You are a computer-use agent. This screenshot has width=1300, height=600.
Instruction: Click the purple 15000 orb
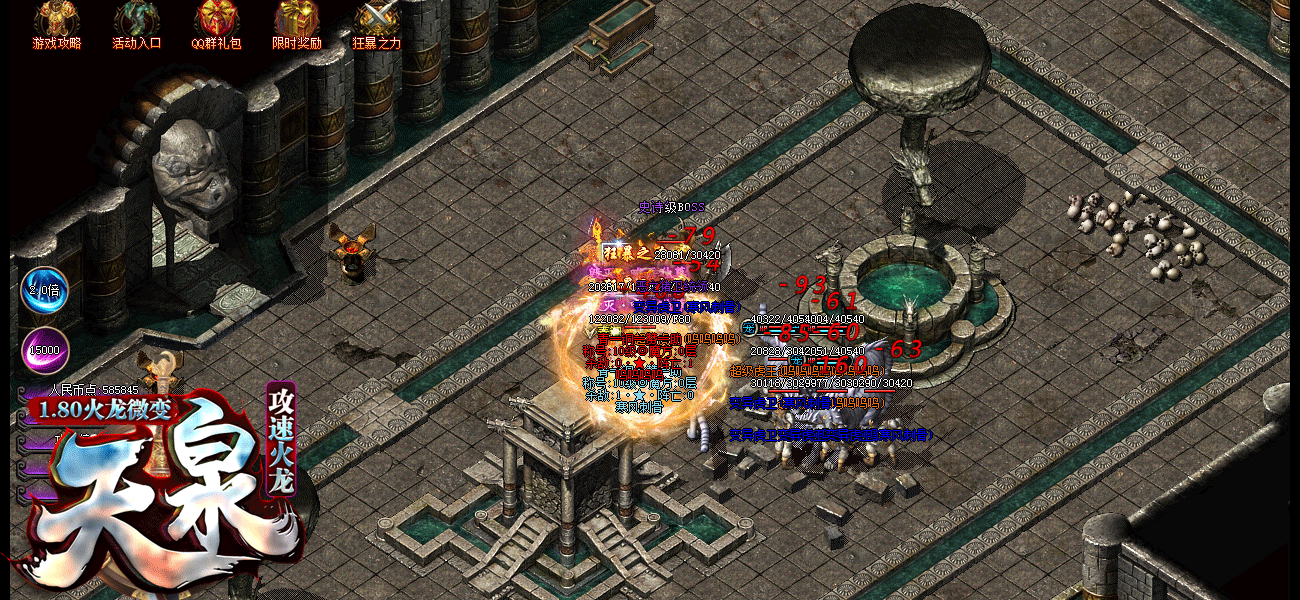point(44,351)
